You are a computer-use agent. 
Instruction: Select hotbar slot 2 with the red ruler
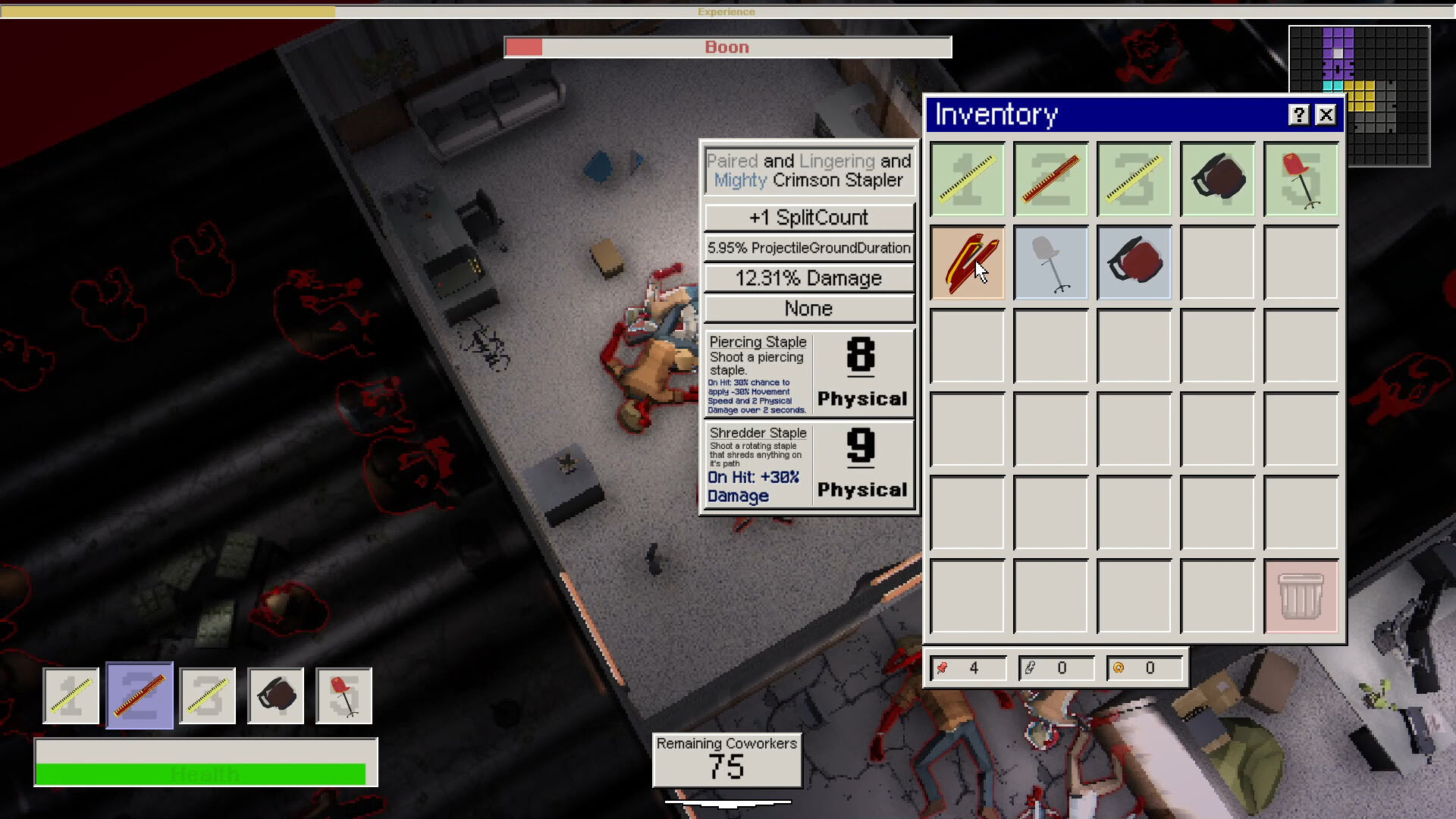click(x=139, y=695)
